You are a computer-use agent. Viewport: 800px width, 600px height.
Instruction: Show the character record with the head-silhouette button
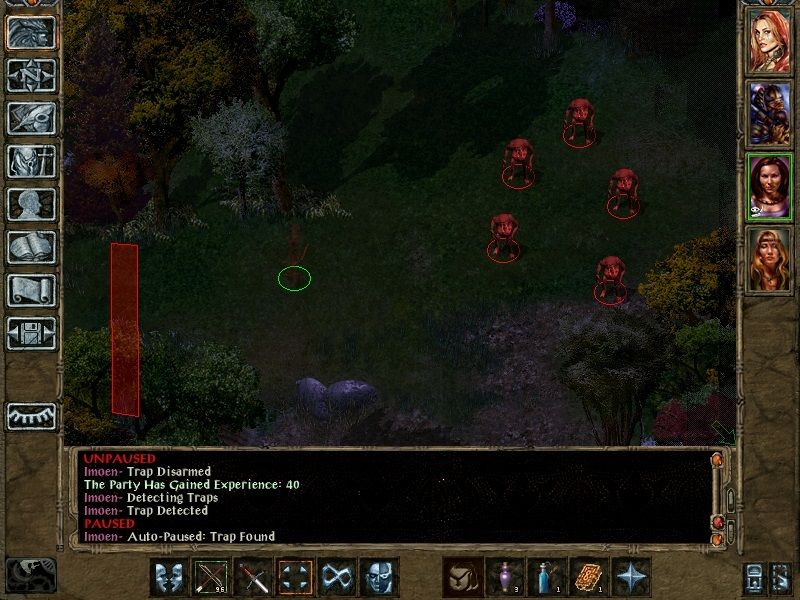pyautogui.click(x=31, y=205)
